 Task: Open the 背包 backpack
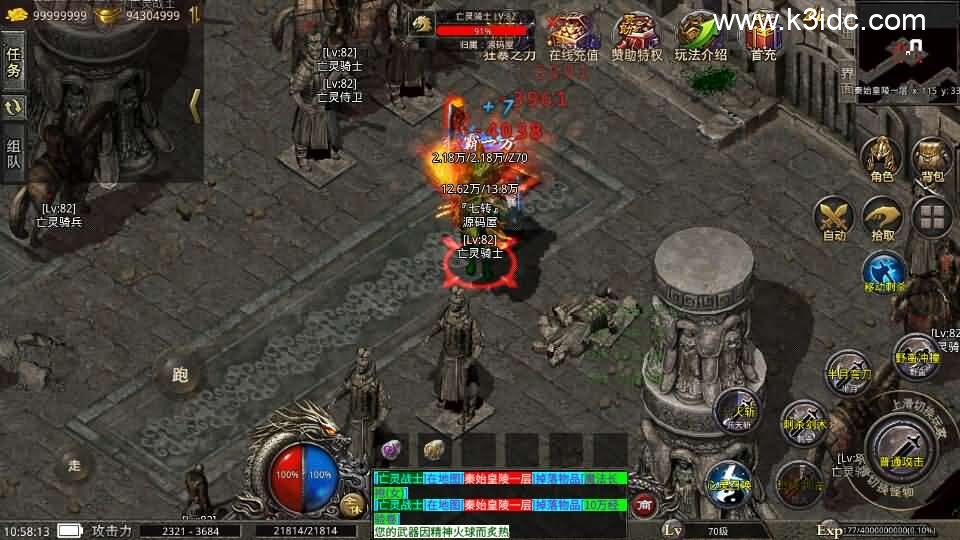932,160
